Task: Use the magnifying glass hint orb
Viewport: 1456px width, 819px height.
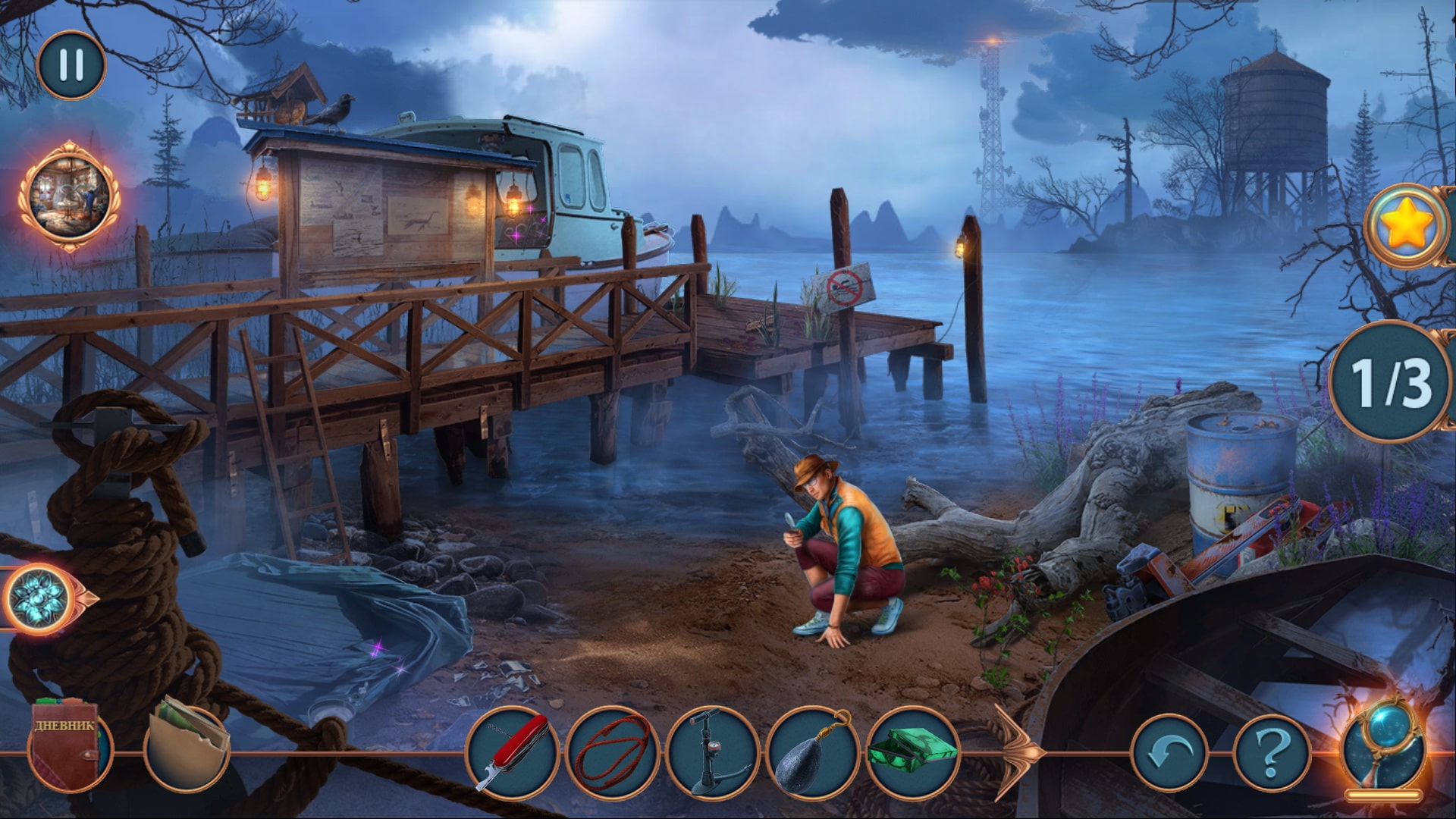Action: click(1383, 748)
